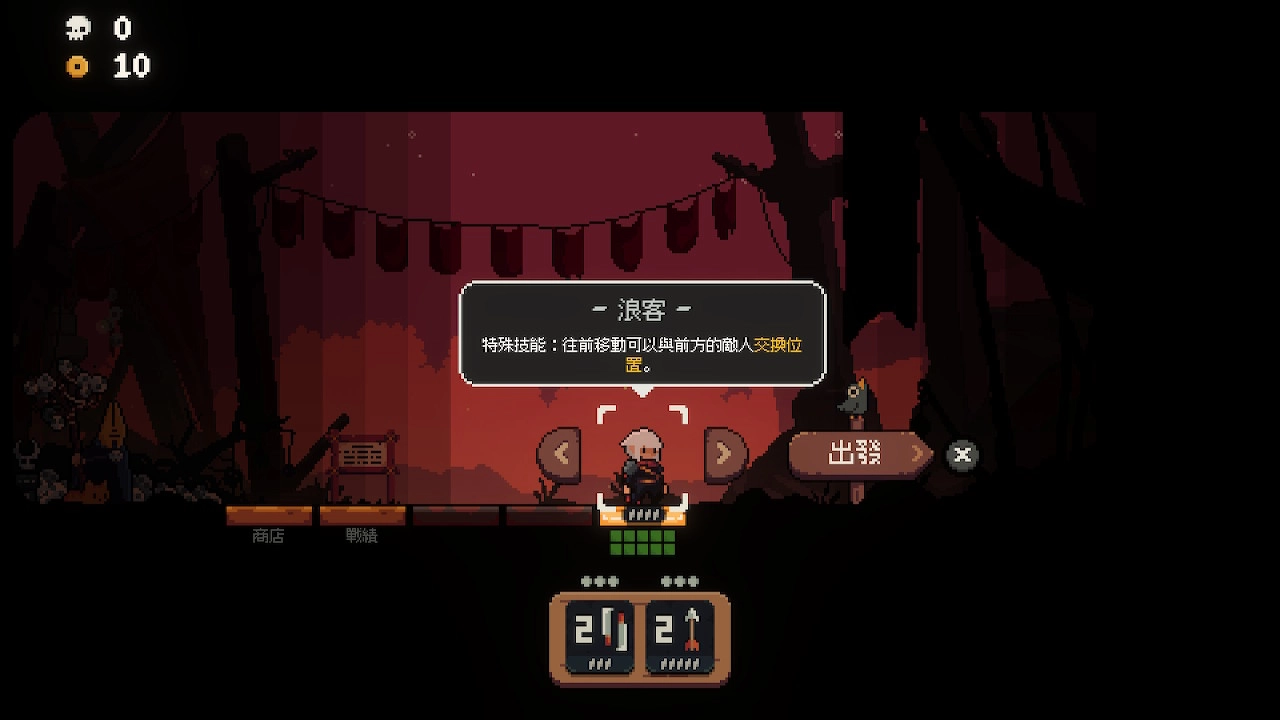1280x720 pixels.
Task: Close the character select with the X button
Action: pyautogui.click(x=962, y=456)
